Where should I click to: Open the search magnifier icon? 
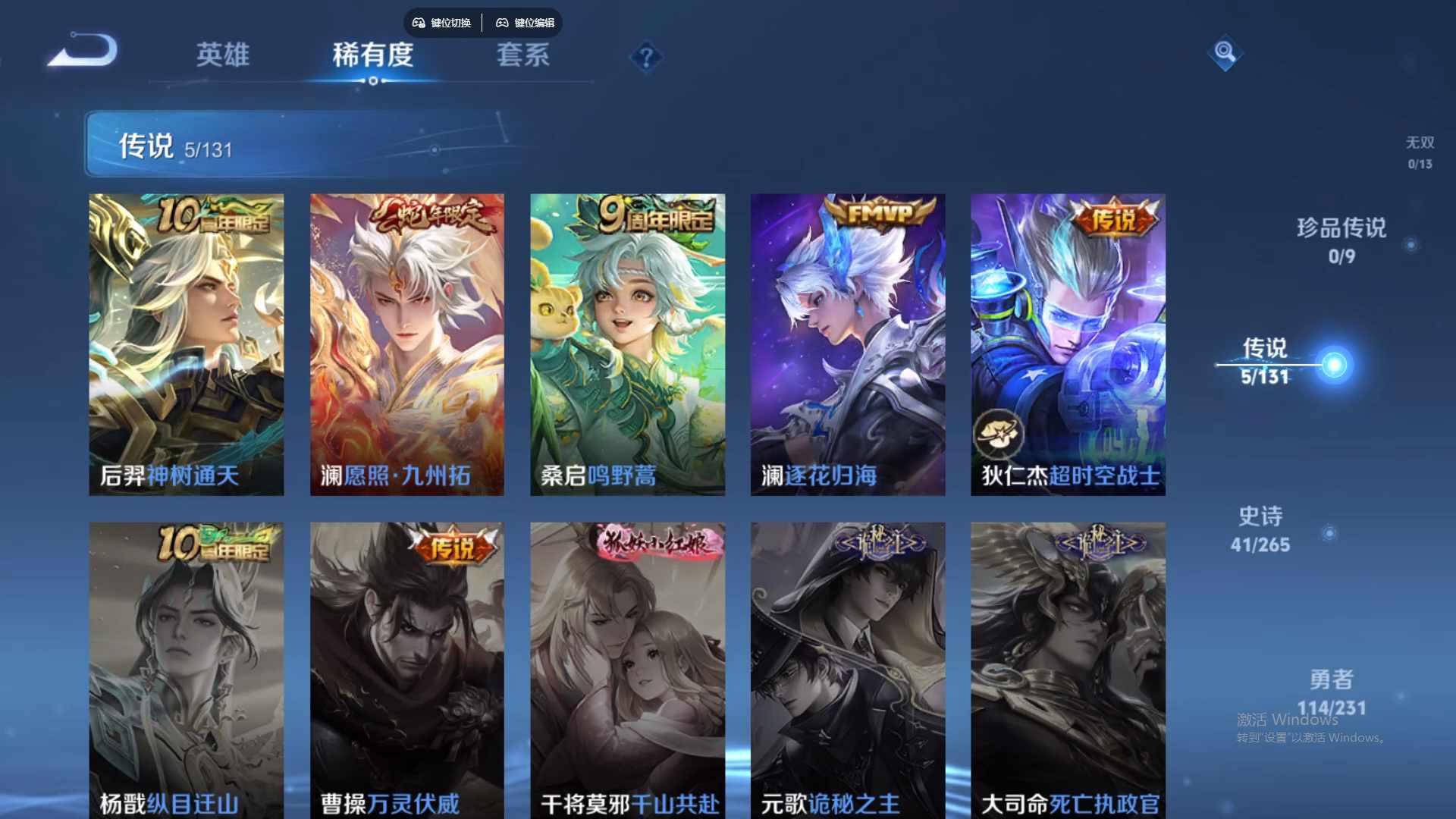(x=1225, y=53)
